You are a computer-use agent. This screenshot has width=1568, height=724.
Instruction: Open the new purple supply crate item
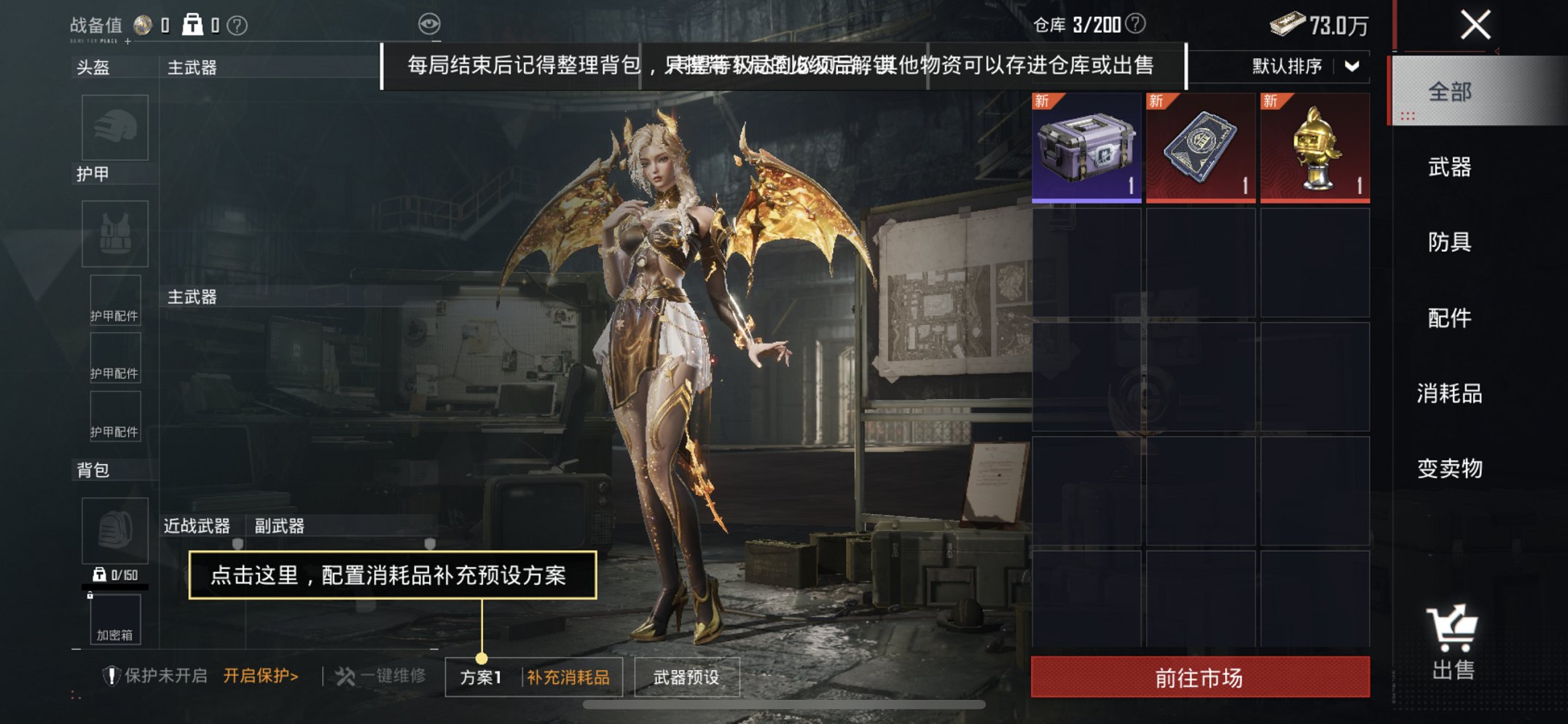coord(1086,147)
